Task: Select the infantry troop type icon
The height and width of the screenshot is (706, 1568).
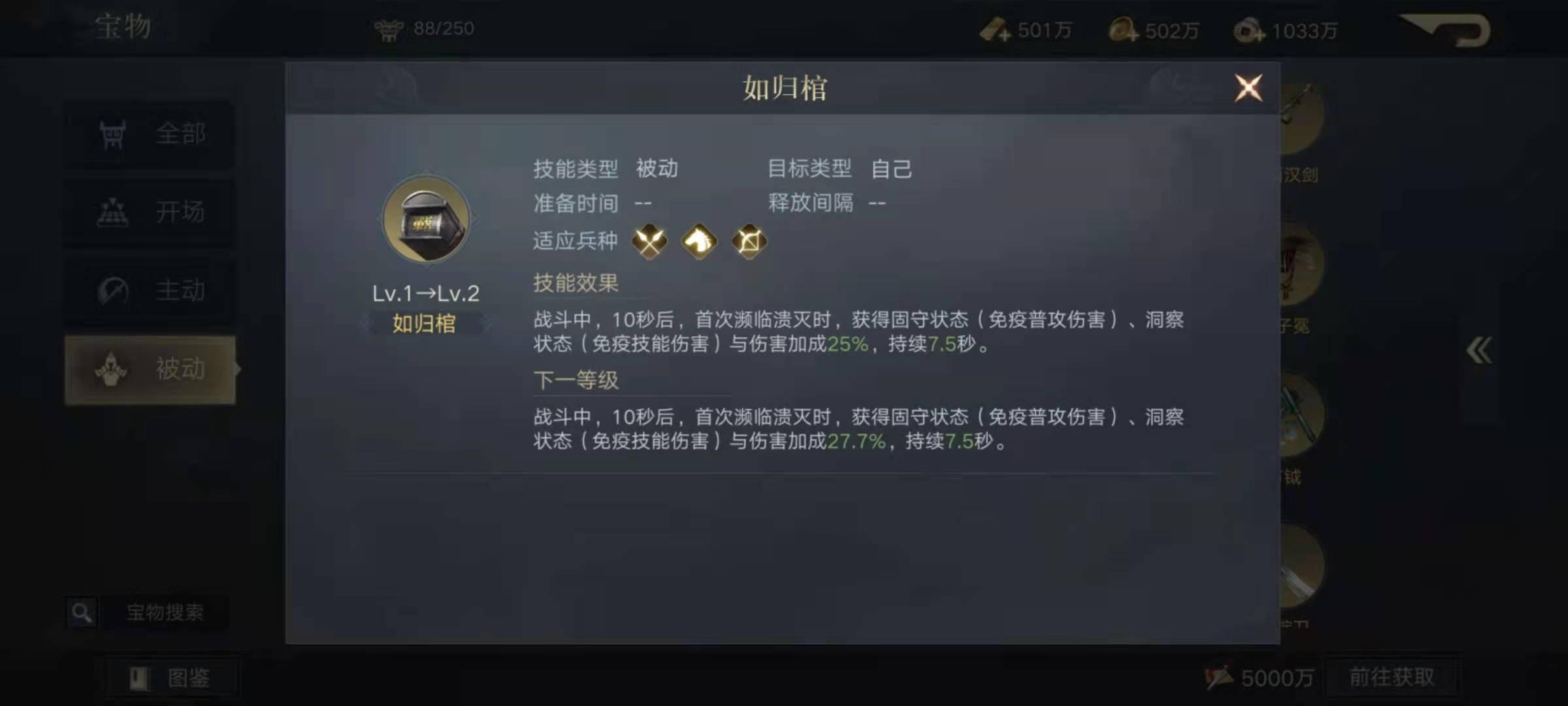Action: point(650,241)
